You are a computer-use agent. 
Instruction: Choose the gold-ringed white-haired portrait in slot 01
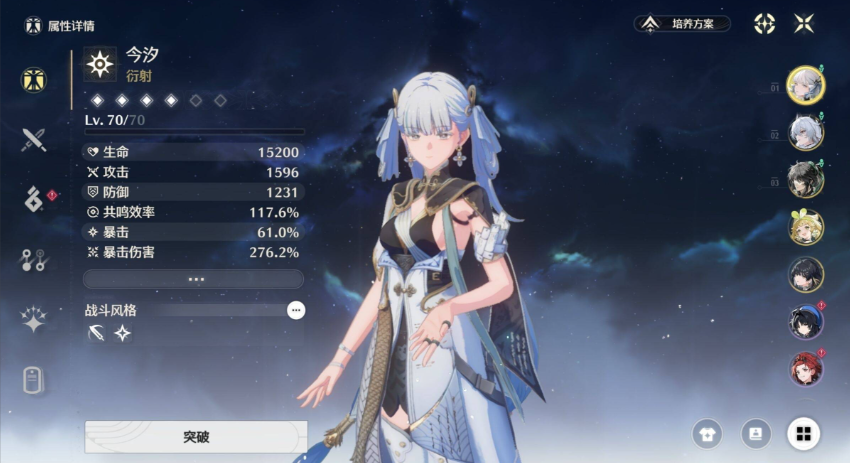click(x=805, y=84)
